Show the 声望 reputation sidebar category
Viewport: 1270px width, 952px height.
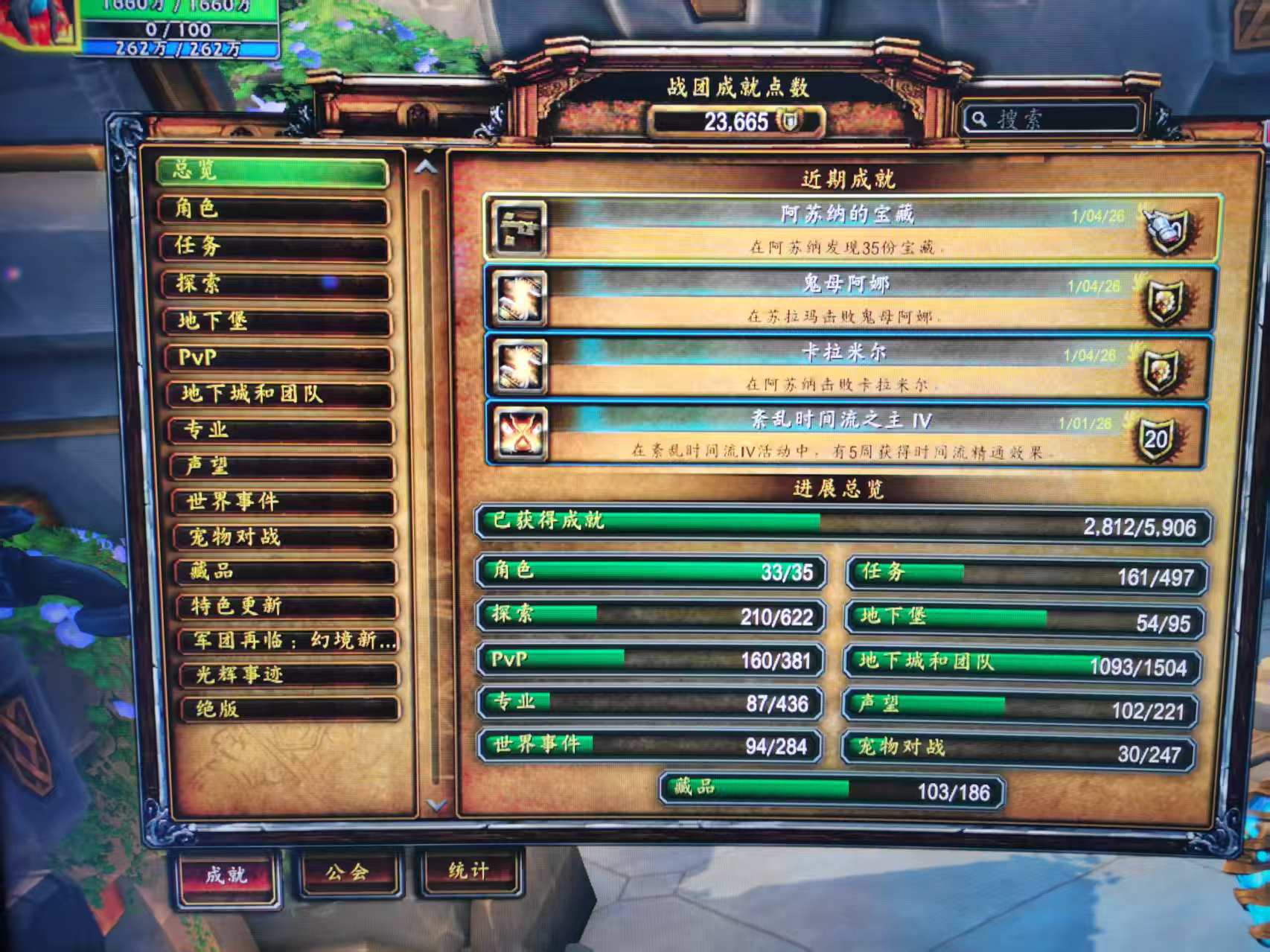click(281, 466)
